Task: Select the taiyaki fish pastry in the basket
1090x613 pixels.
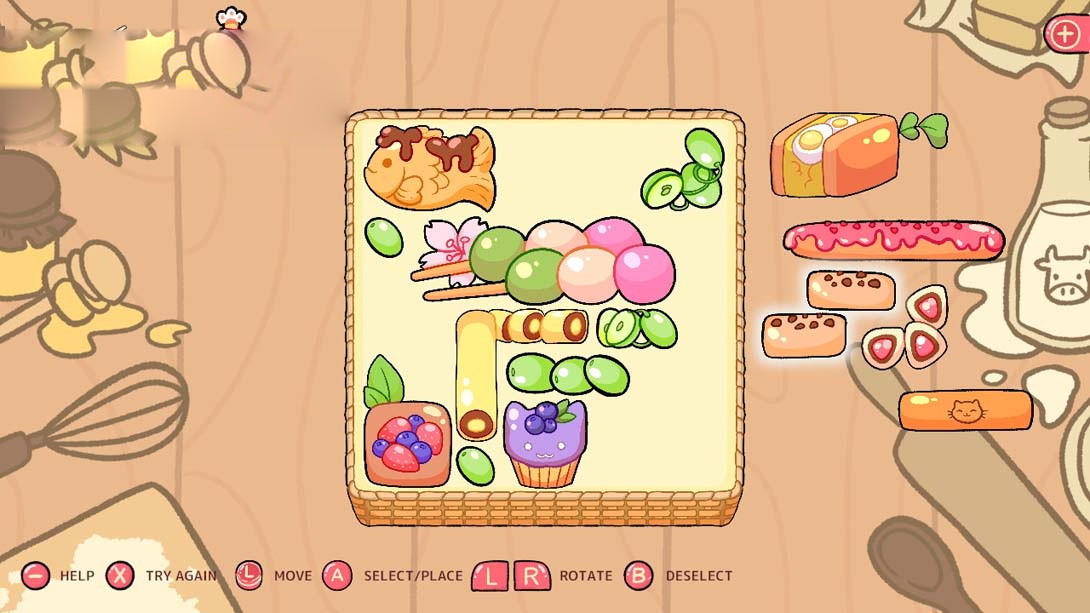Action: [x=428, y=167]
